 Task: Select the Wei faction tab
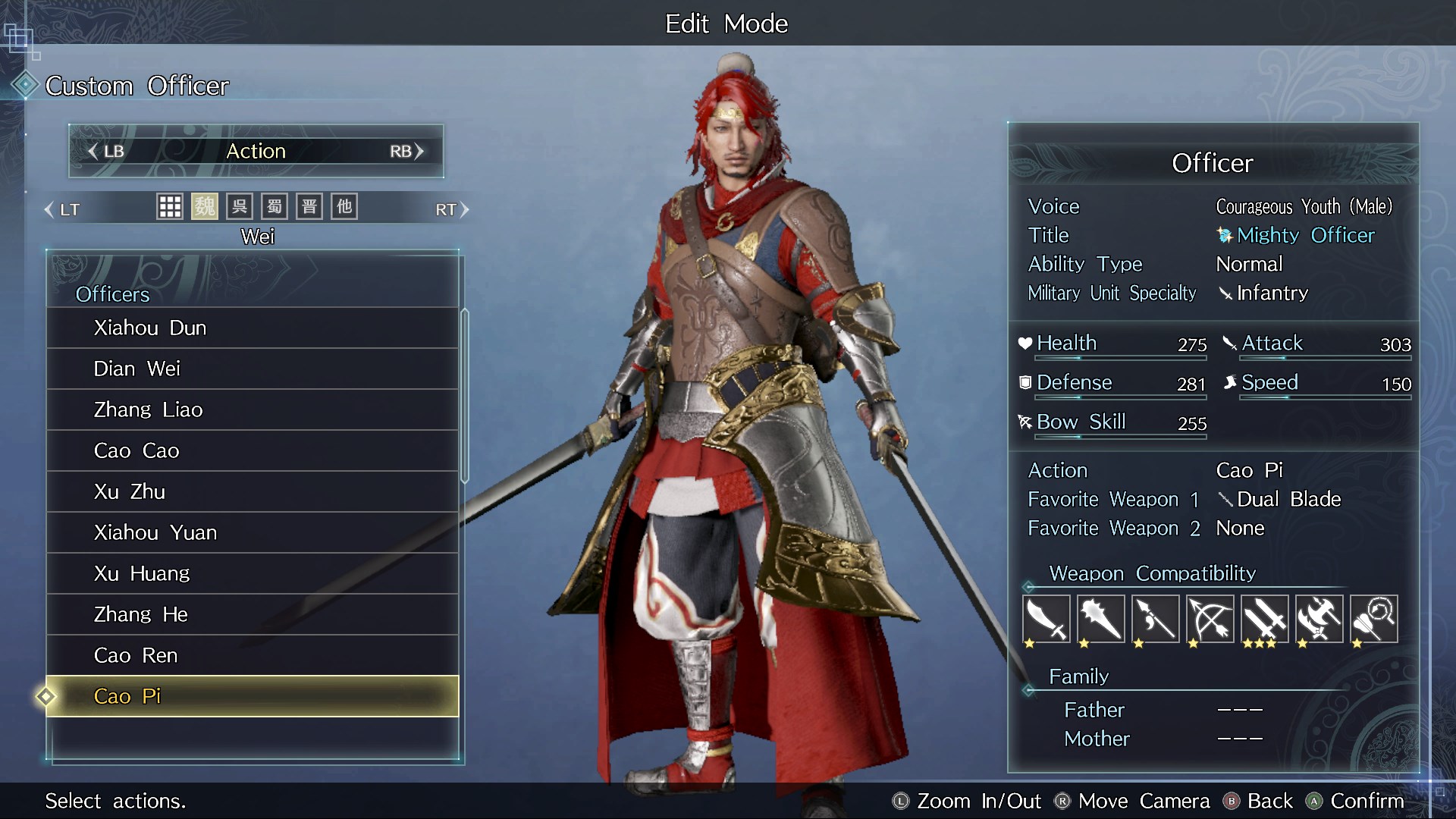click(x=203, y=206)
